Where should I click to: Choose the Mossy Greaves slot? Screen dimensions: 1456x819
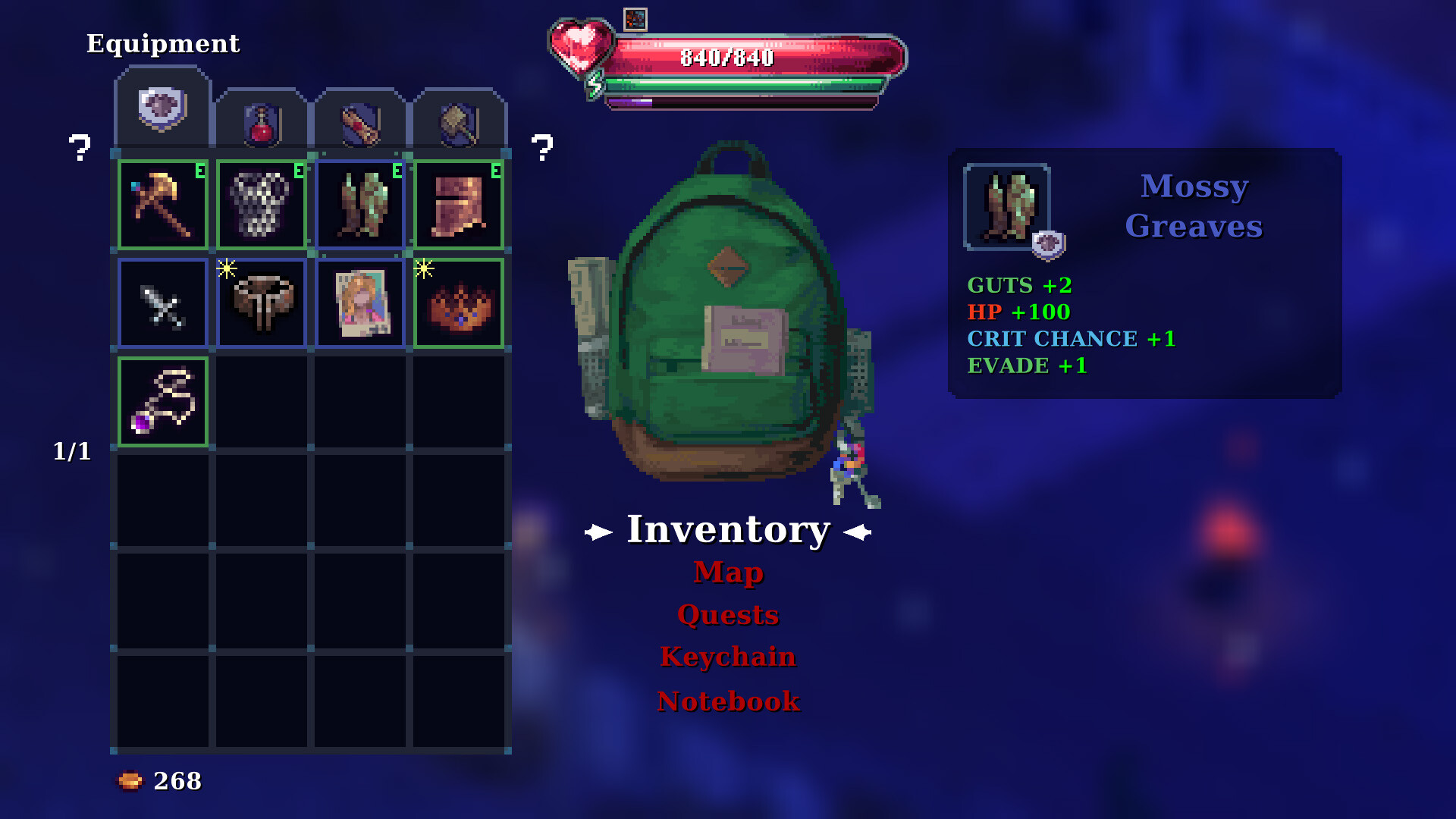pos(360,205)
